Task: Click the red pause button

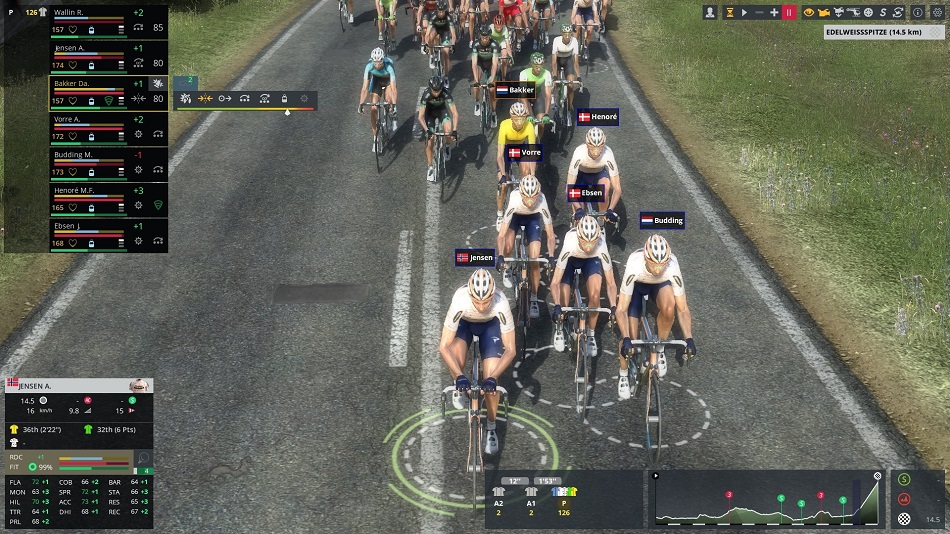Action: (789, 12)
